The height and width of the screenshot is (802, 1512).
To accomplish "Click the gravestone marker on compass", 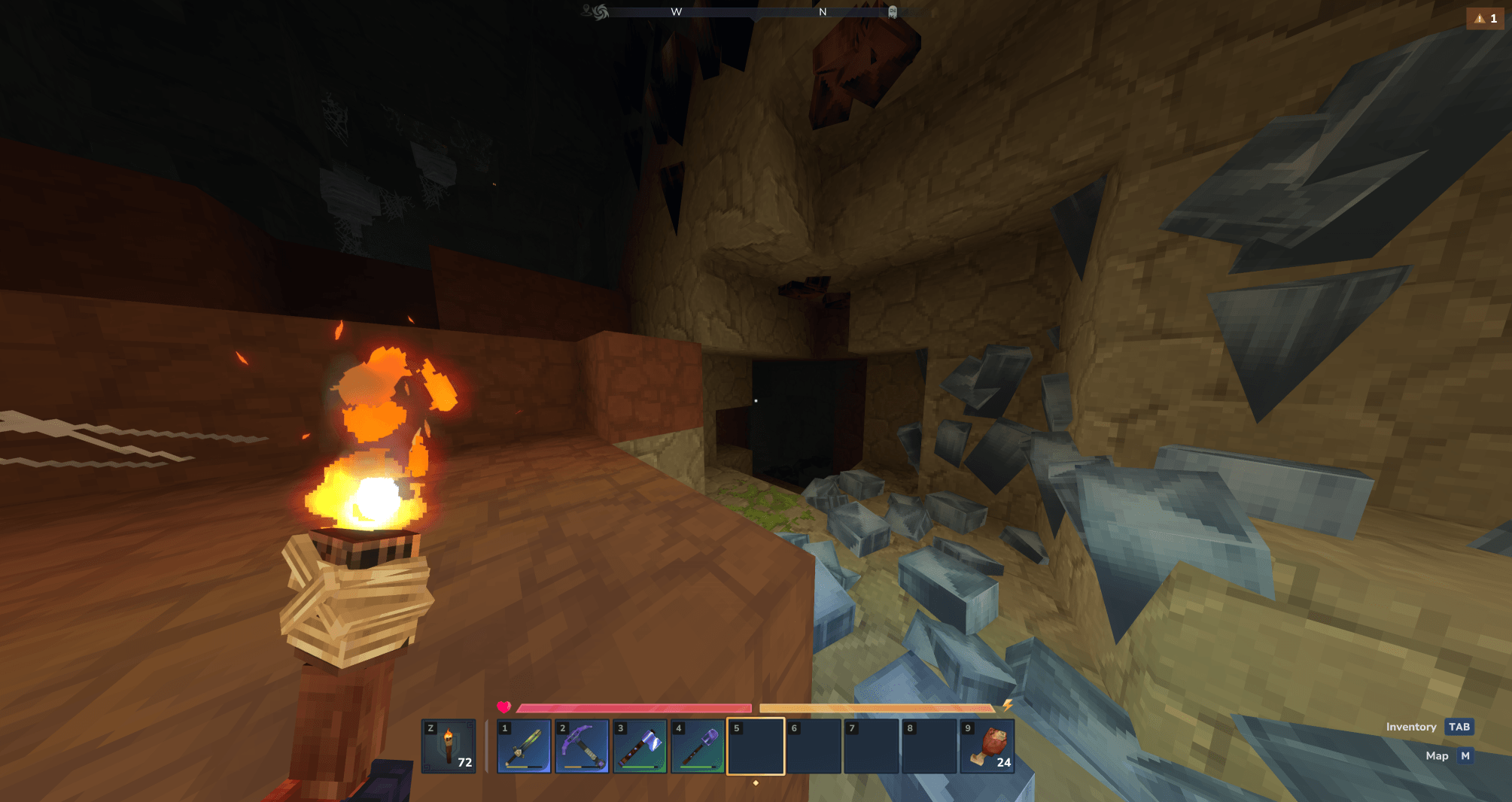I will click(893, 12).
